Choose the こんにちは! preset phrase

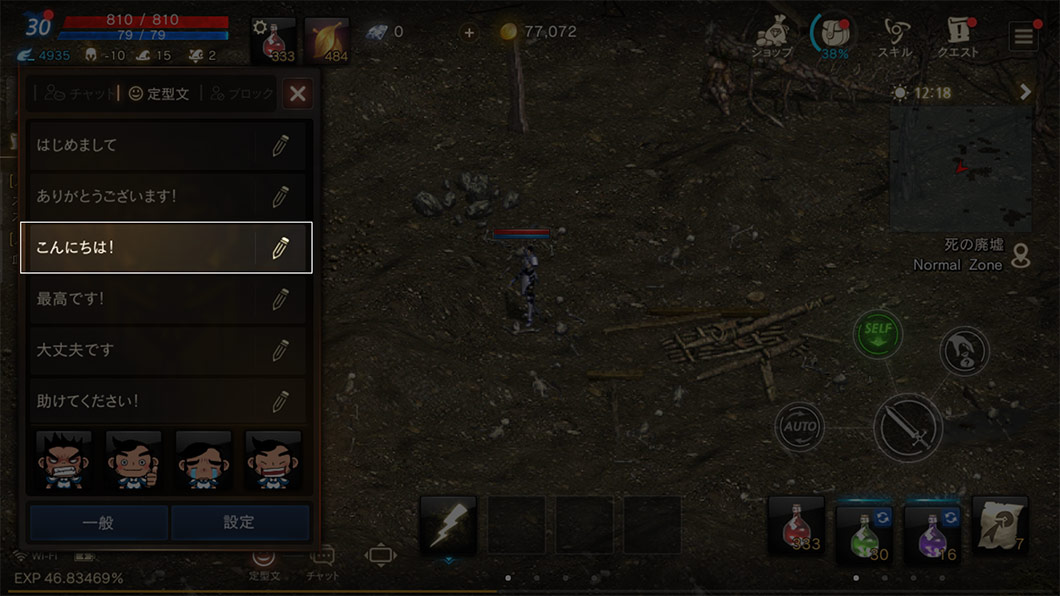[140, 247]
